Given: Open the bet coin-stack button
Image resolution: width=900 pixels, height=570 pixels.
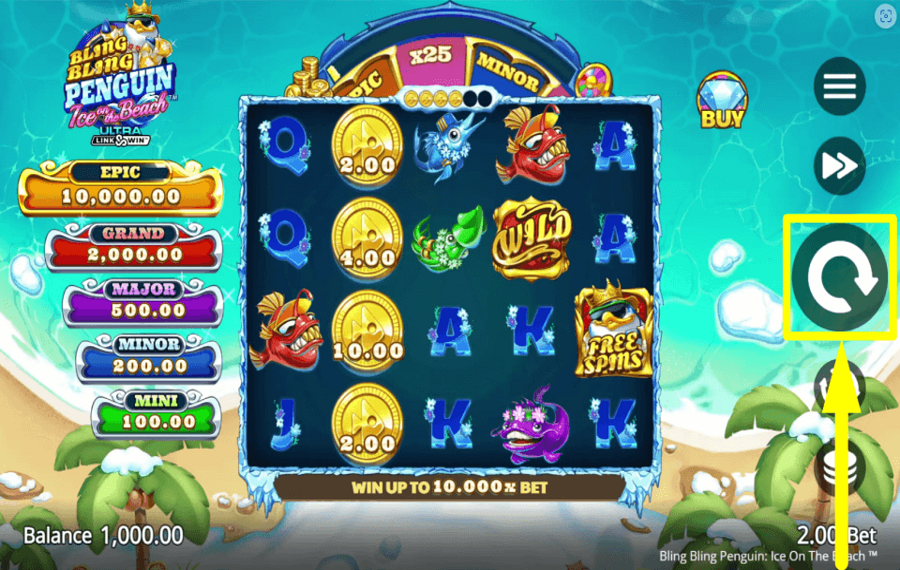Looking at the screenshot, I should [x=838, y=466].
